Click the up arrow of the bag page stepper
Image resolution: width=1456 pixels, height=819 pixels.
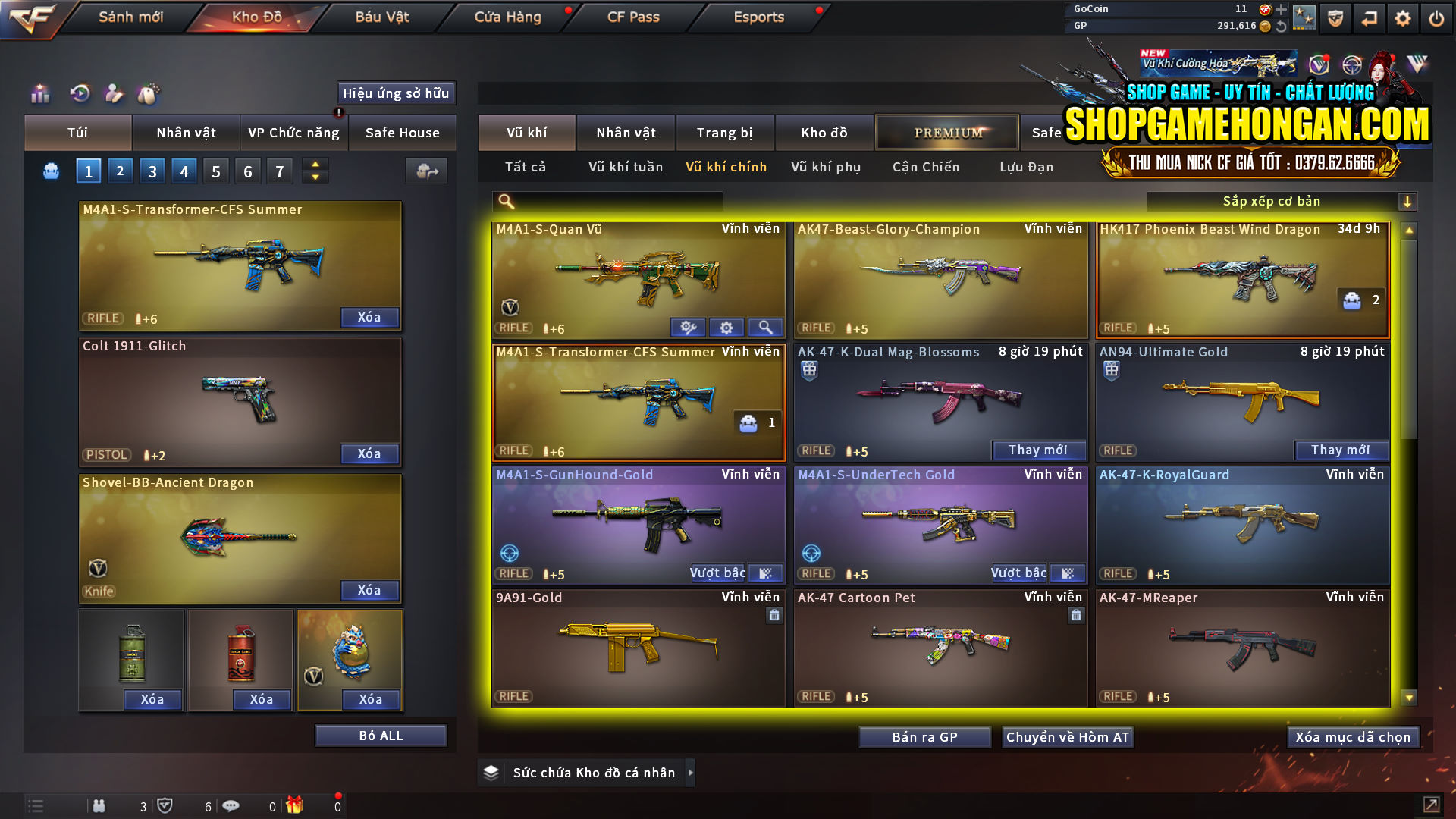point(315,165)
